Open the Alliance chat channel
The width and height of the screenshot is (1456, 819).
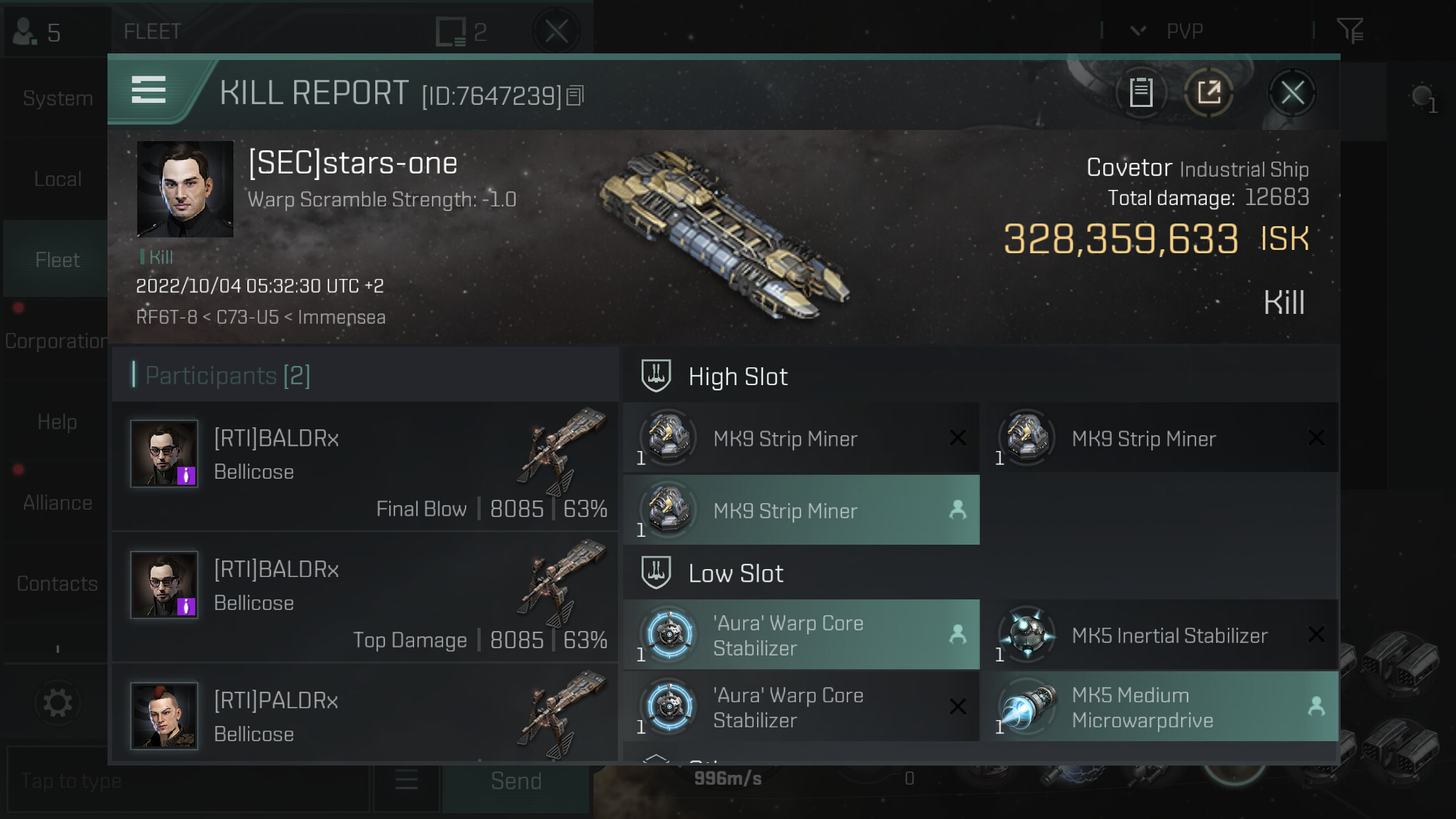[57, 504]
